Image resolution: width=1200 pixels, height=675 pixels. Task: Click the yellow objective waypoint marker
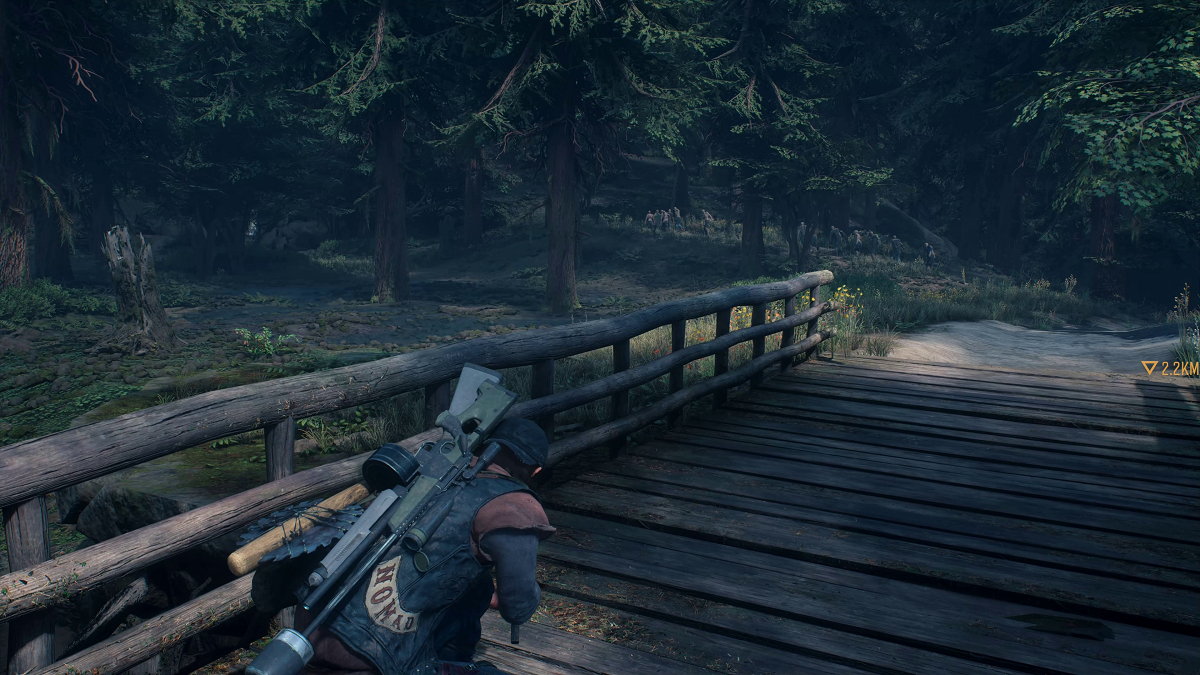click(1150, 368)
